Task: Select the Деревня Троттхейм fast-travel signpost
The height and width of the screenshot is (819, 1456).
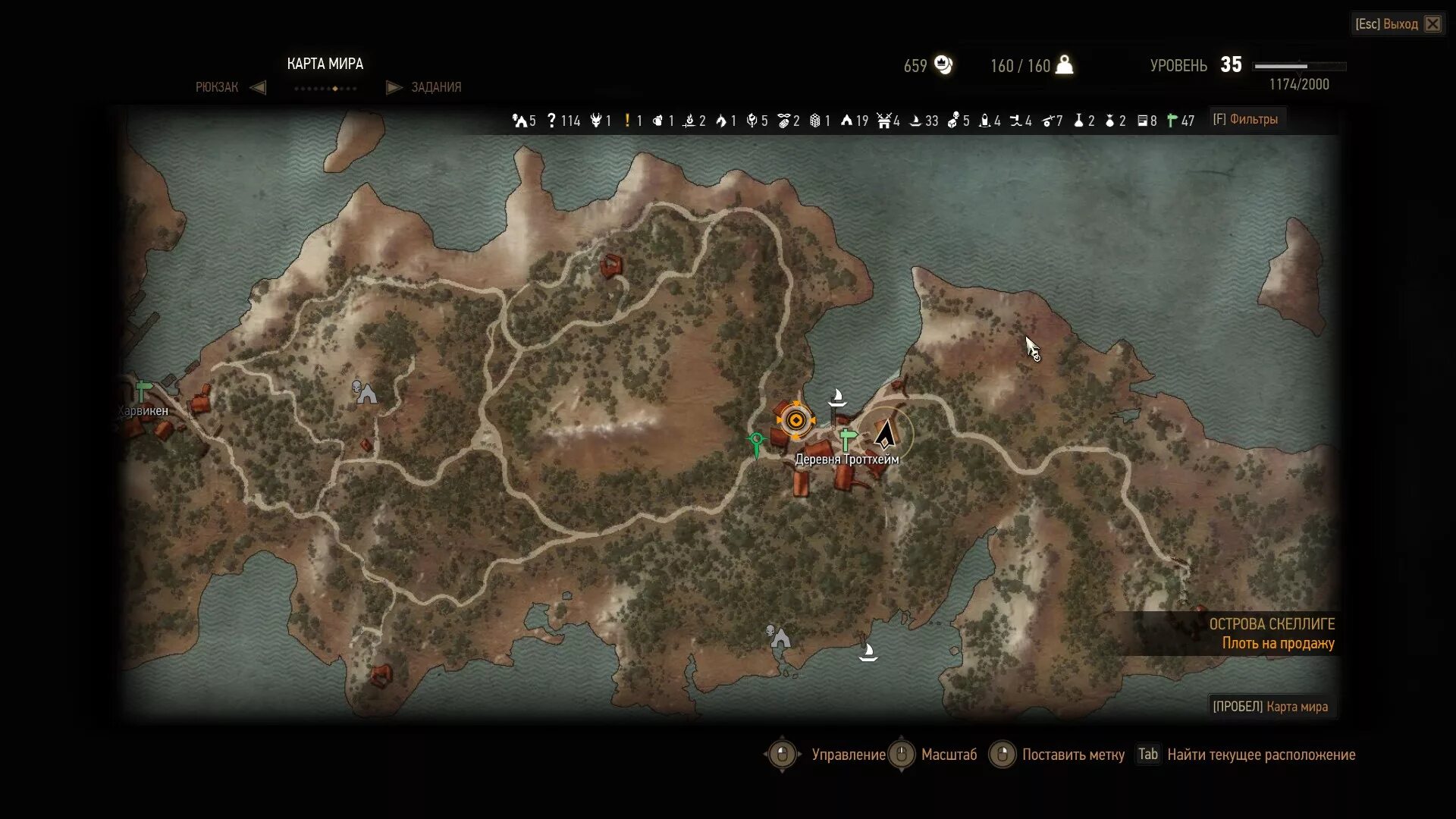Action: pos(847,439)
